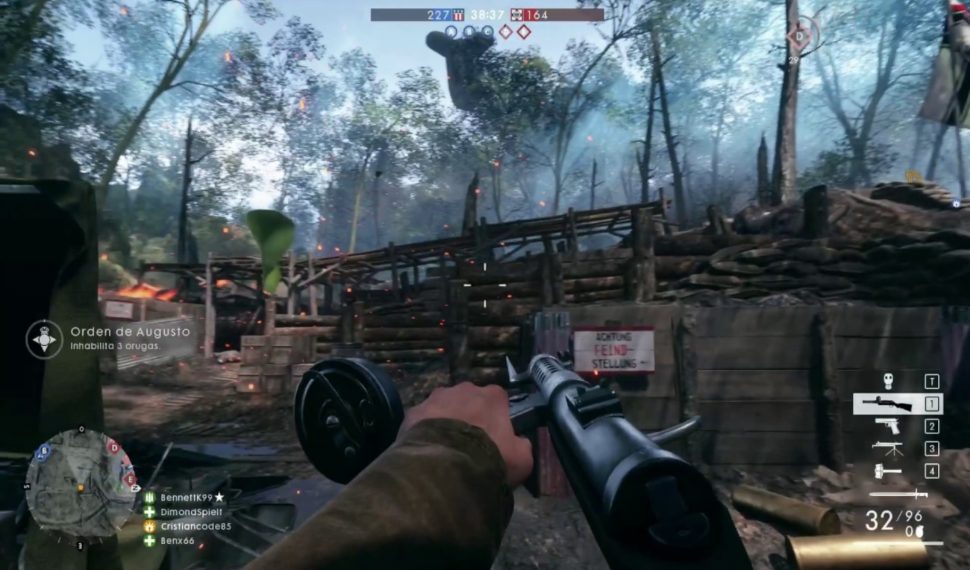Click the red team emblem score icon
Image resolution: width=970 pixels, height=570 pixels.
click(517, 15)
